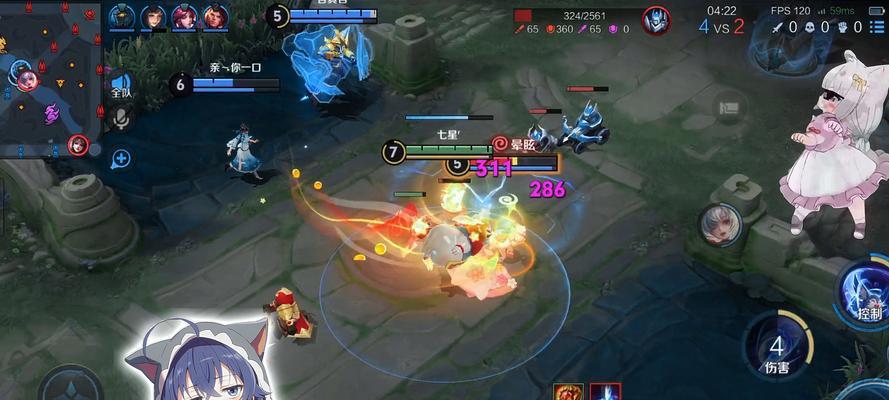The width and height of the screenshot is (889, 400).
Task: Select the robot-helmet teammate portrait
Action: (122, 17)
